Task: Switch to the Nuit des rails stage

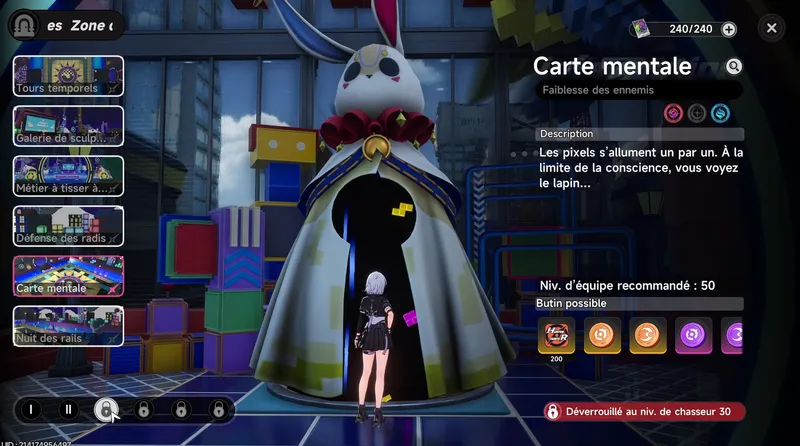Action: coord(68,326)
